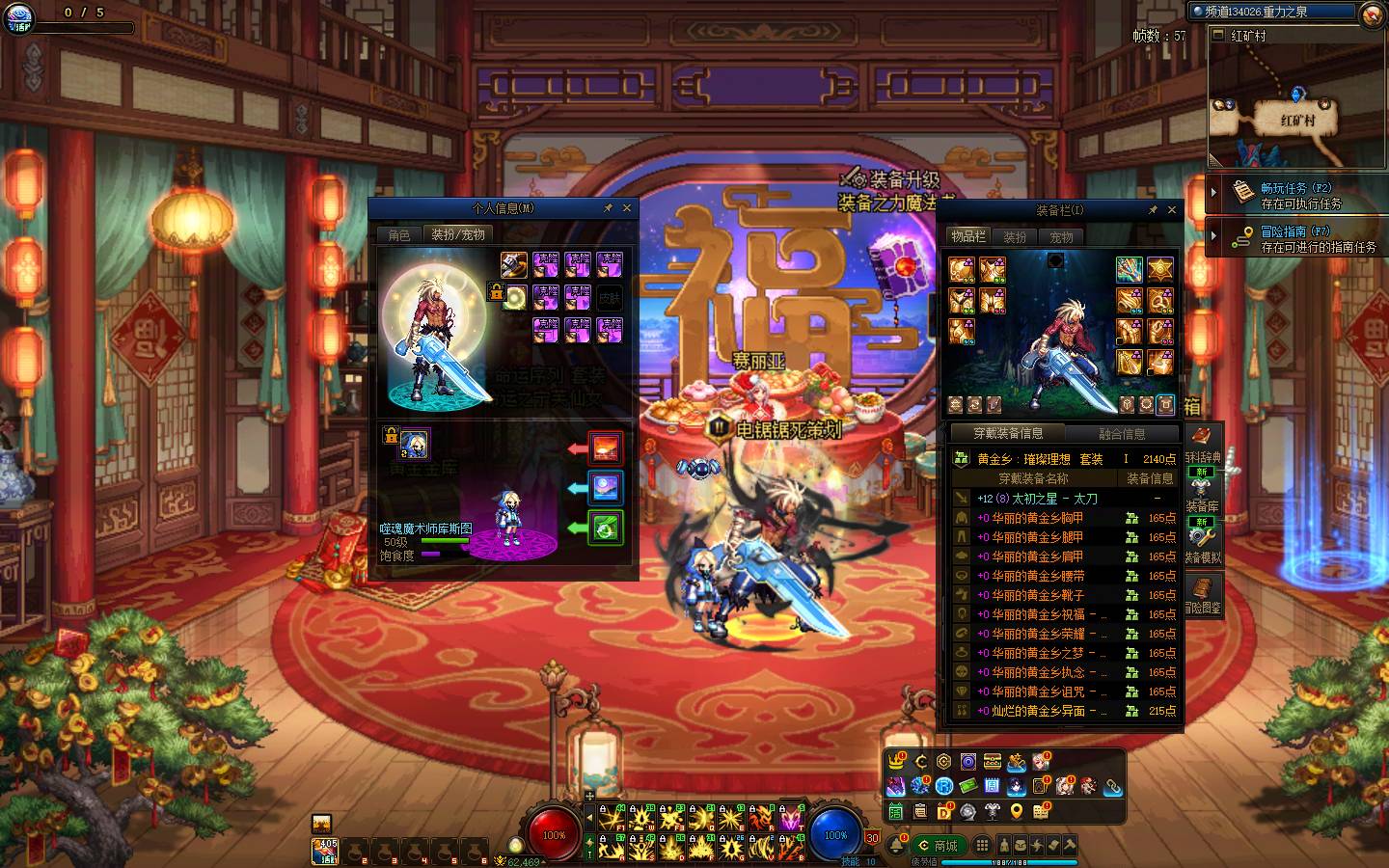Open the 商城 shop button

pos(937,846)
